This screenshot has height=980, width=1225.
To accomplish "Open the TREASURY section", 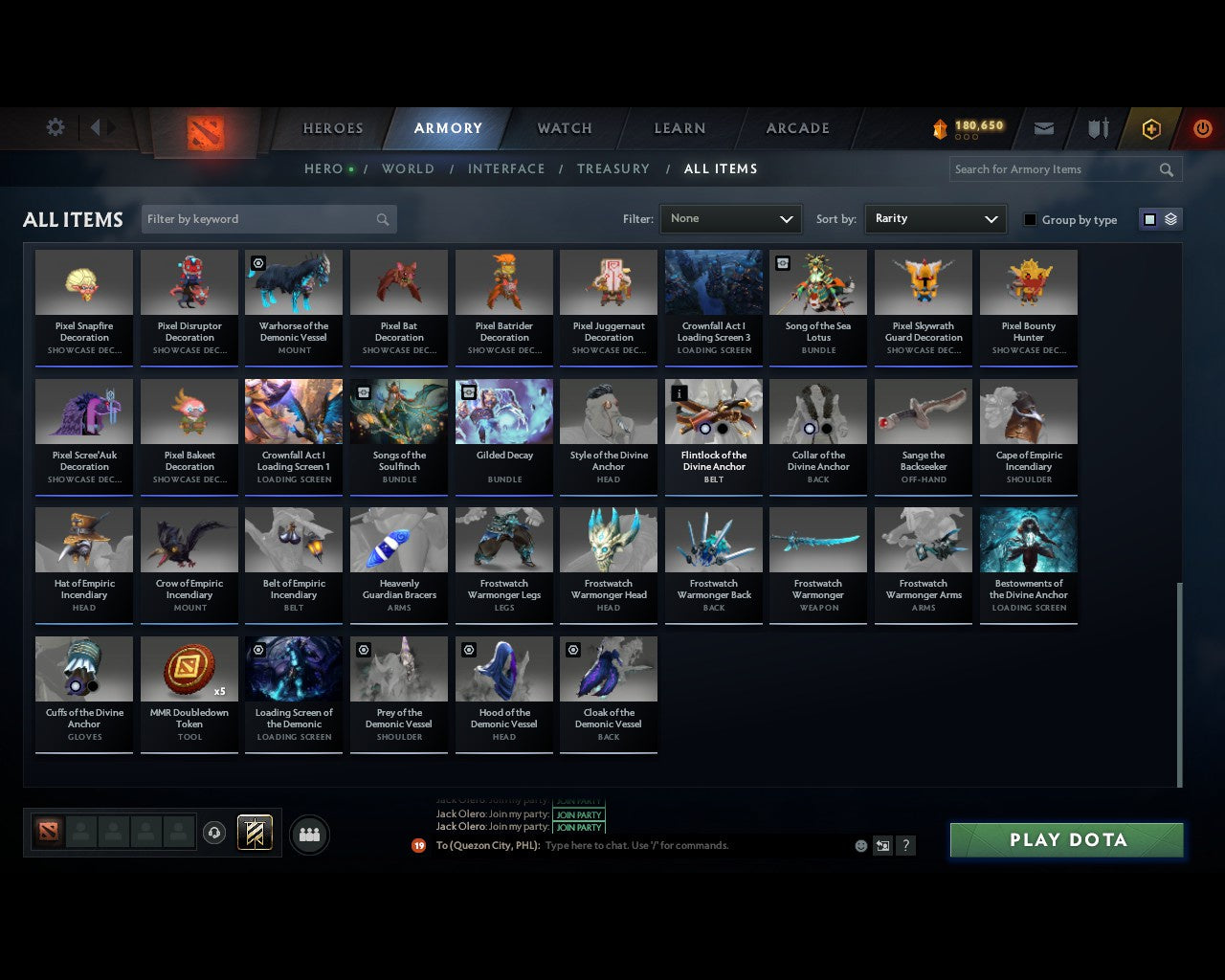I will (x=613, y=168).
